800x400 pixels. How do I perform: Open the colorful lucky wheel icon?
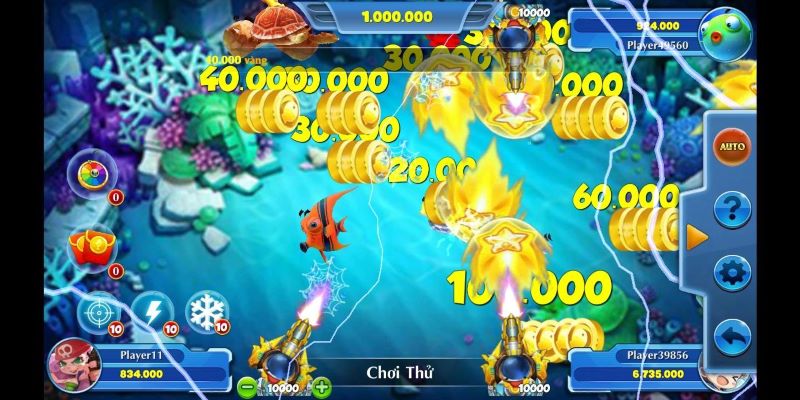tap(92, 176)
